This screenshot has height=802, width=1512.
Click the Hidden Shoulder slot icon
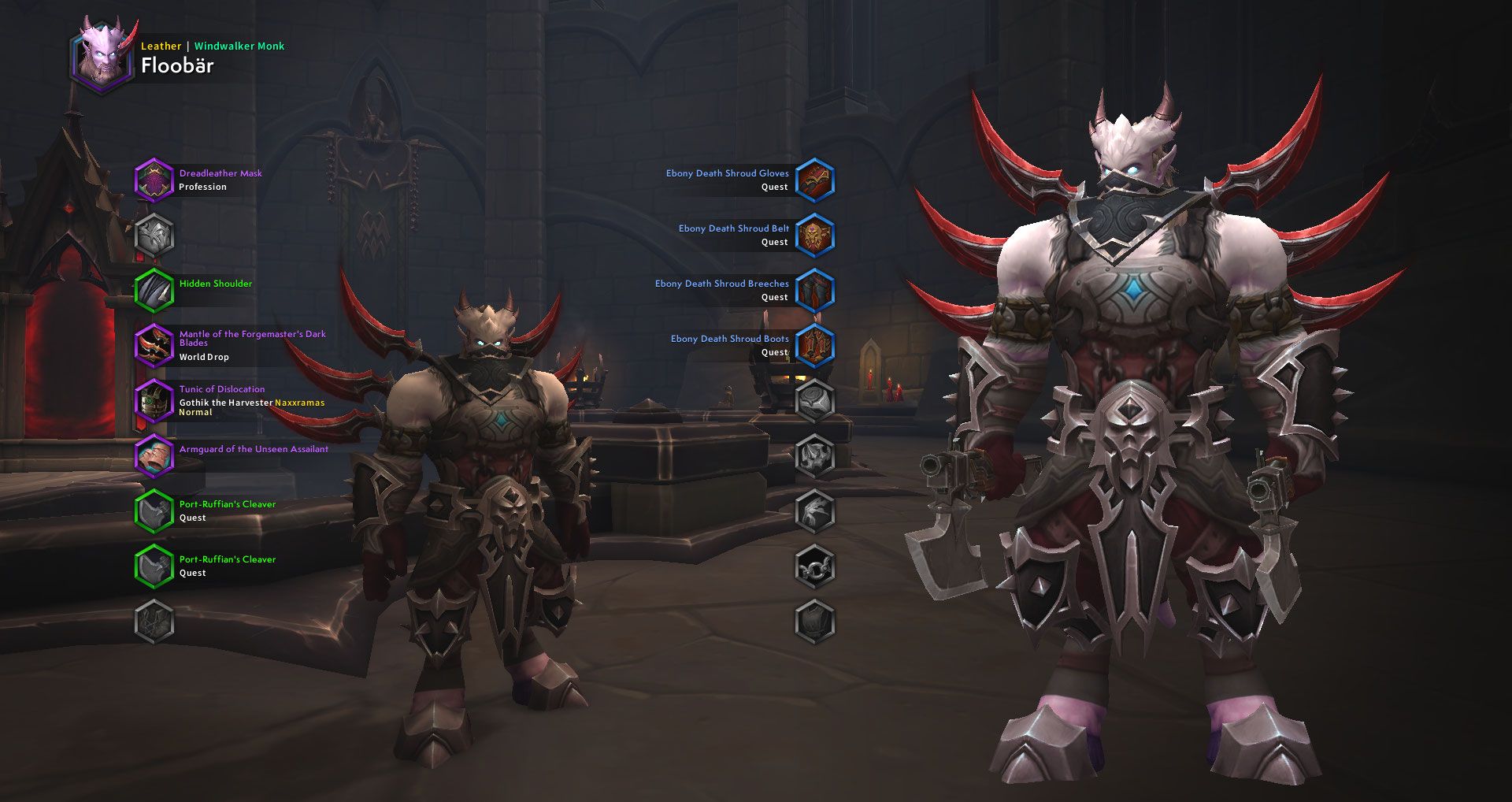click(x=154, y=290)
